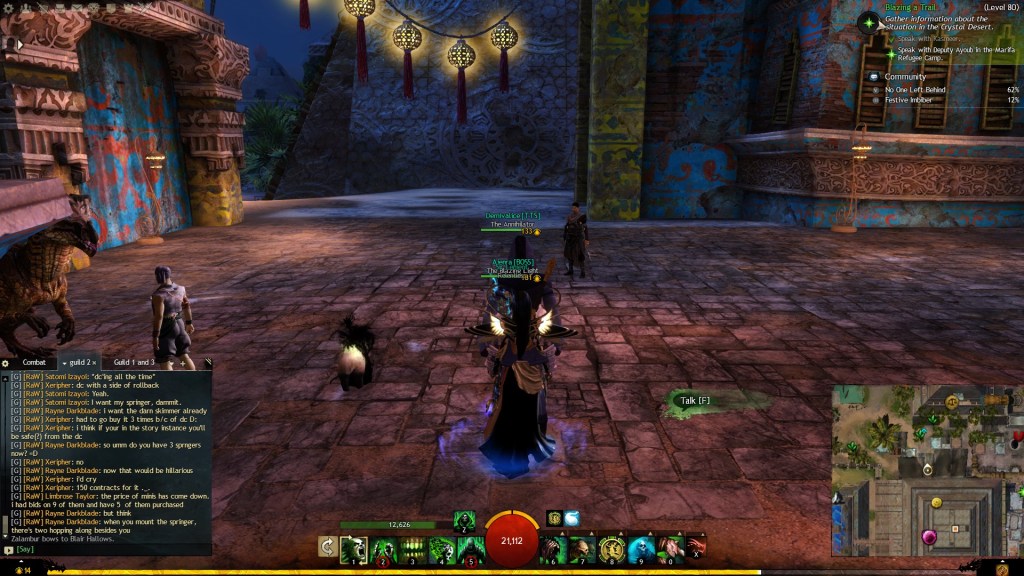The width and height of the screenshot is (1024, 576).
Task: Open the 'Guild 1 and 3' chat tab
Action: [133, 362]
